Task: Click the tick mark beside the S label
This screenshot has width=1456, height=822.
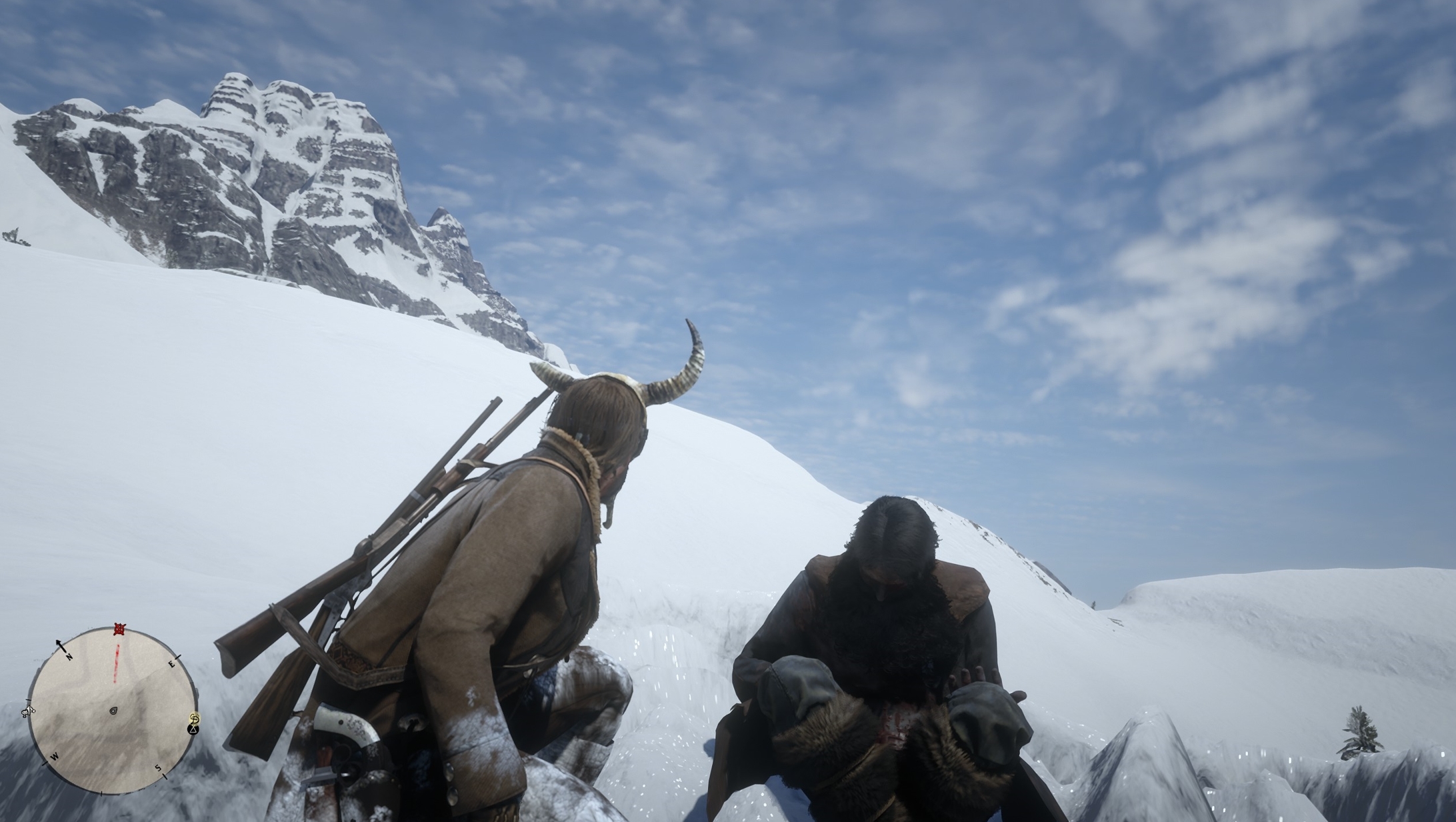Action: [x=165, y=777]
